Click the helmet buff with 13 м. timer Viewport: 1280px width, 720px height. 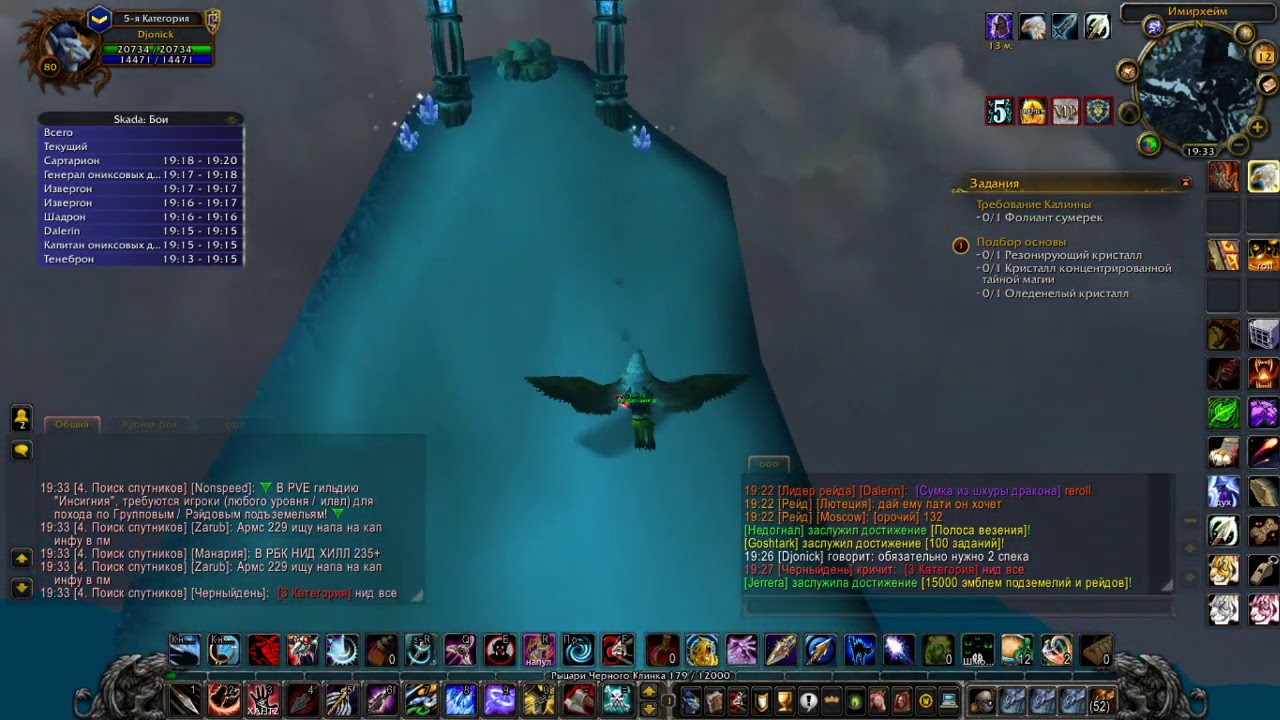pos(999,27)
